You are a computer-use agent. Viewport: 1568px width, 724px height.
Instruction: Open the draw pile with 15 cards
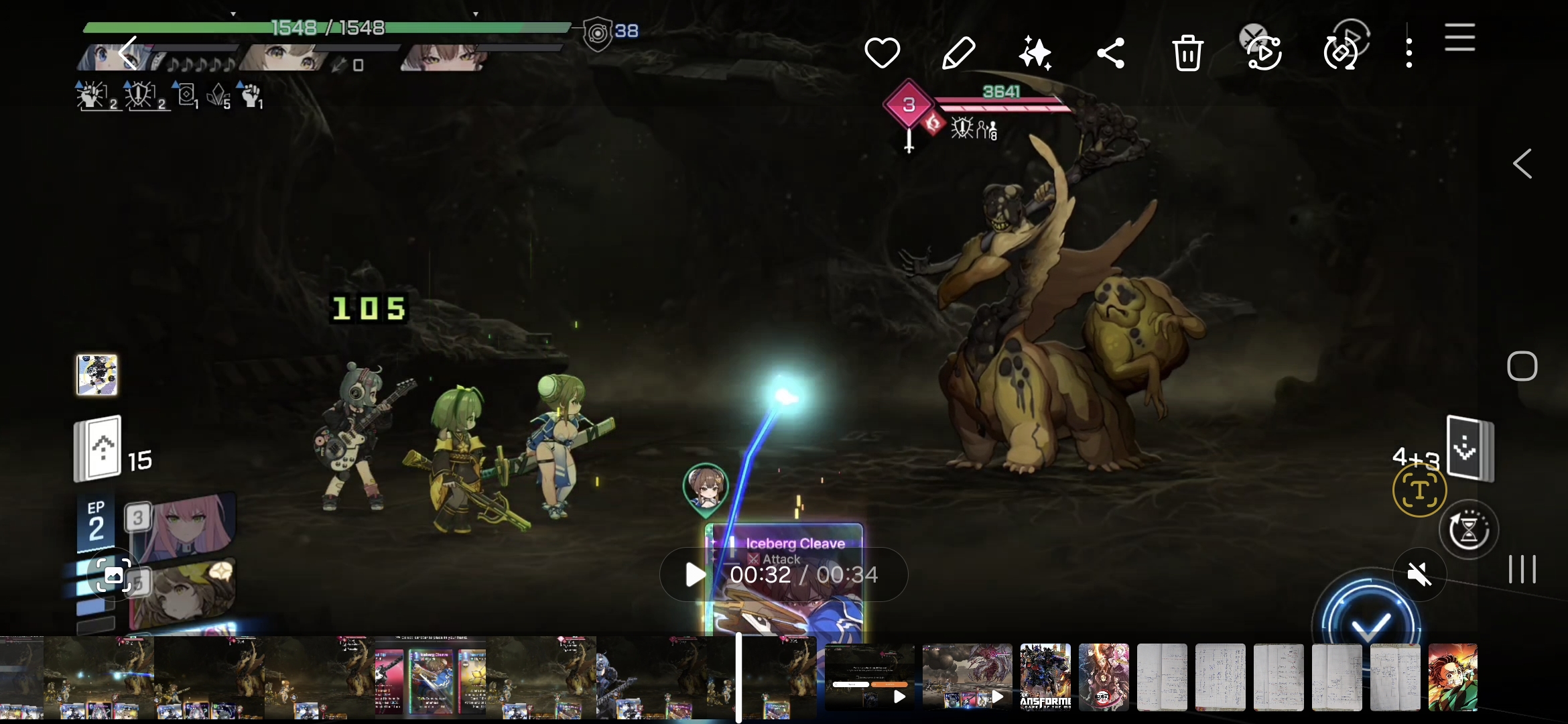[x=99, y=448]
